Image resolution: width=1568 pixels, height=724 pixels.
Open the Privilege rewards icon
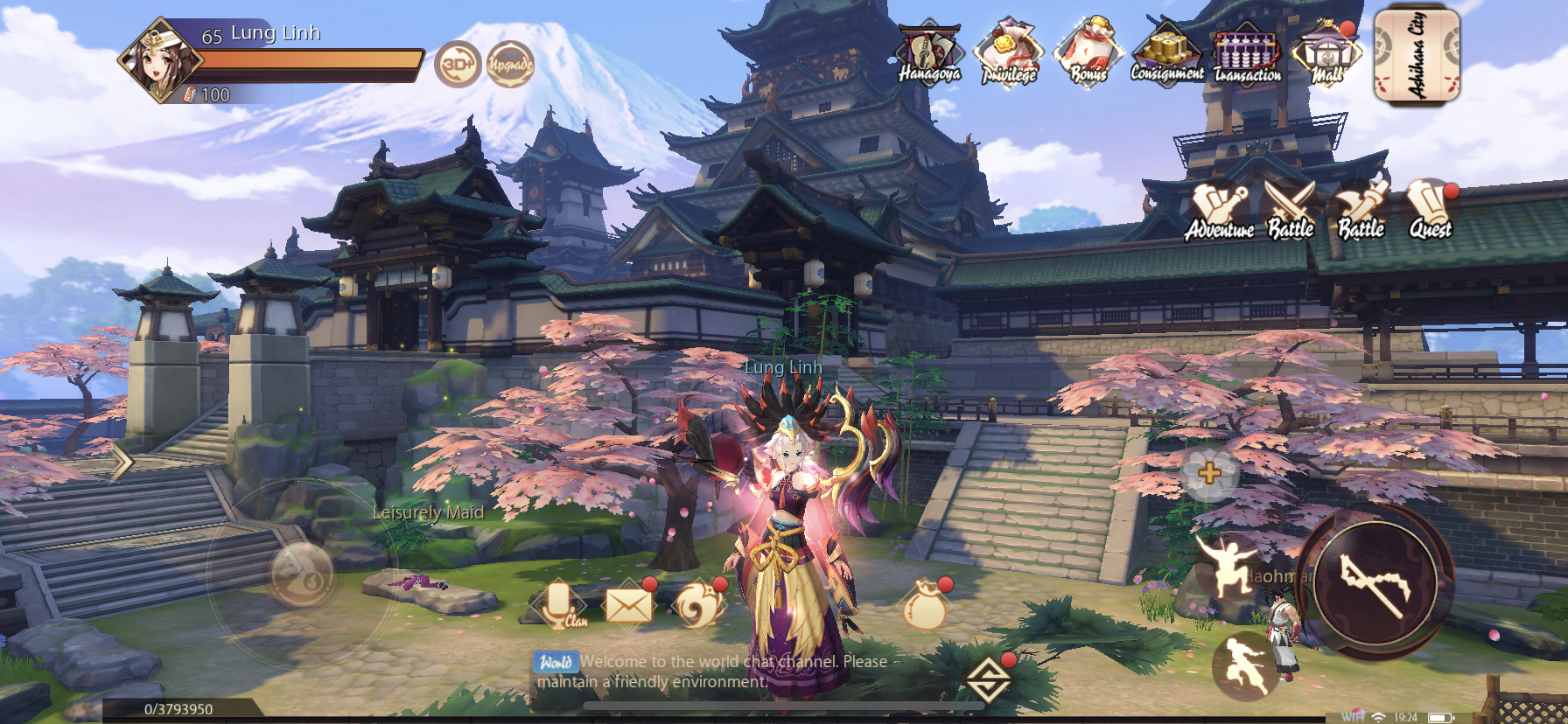(x=1009, y=54)
